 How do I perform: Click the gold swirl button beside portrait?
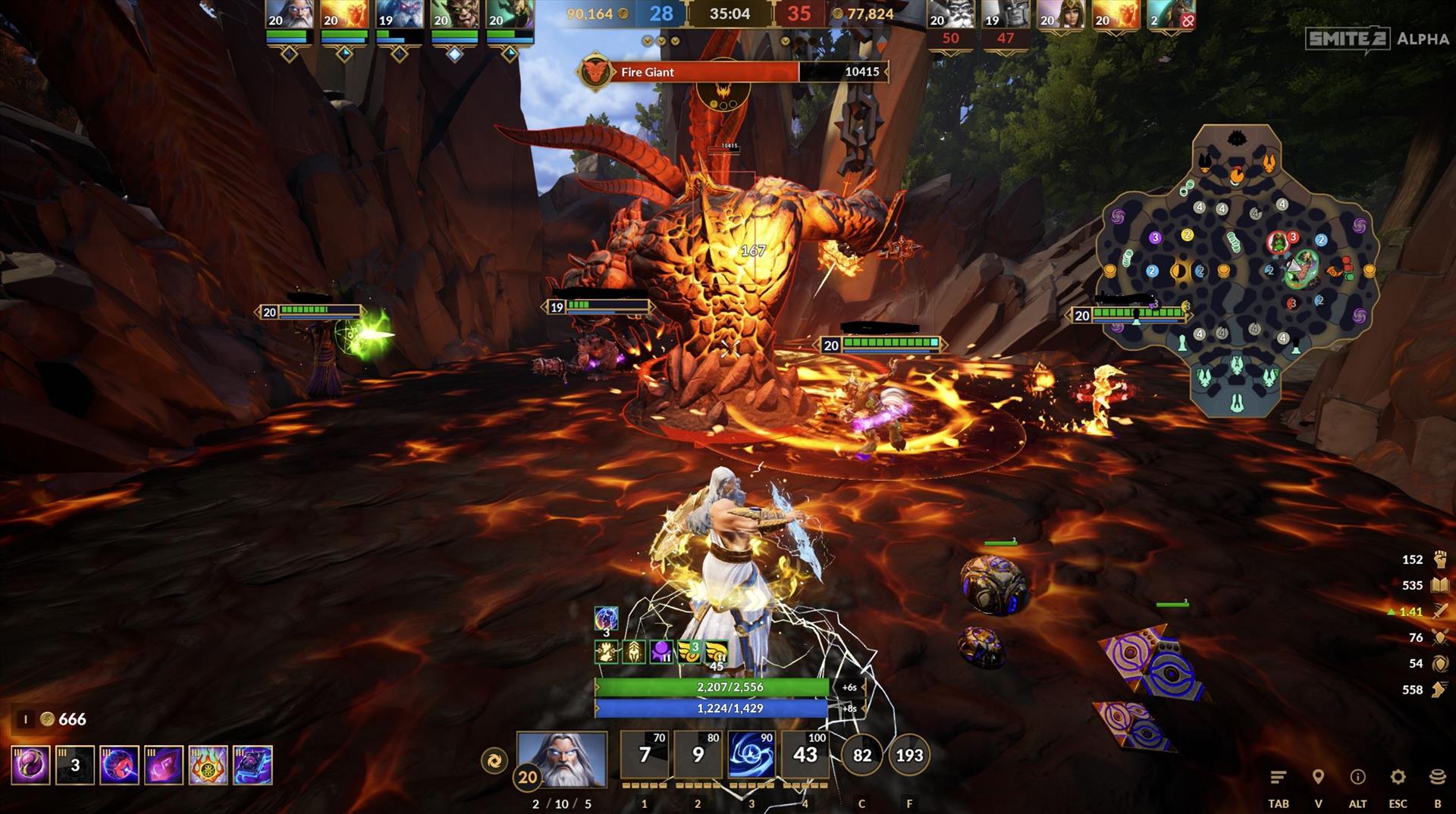(x=494, y=760)
